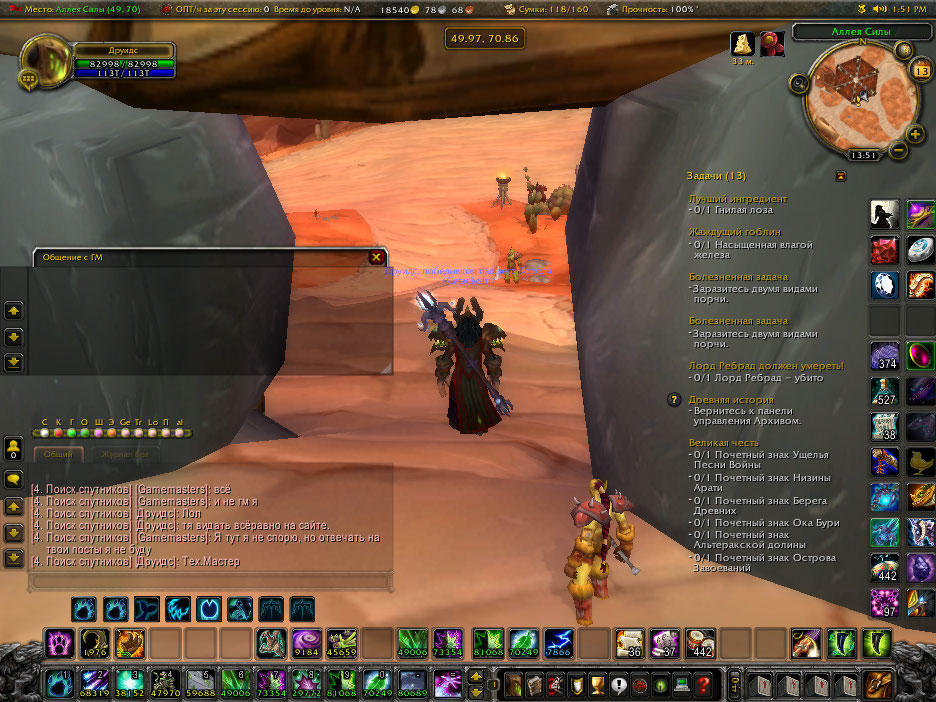Zoom in the minimap with plus button

915,134
